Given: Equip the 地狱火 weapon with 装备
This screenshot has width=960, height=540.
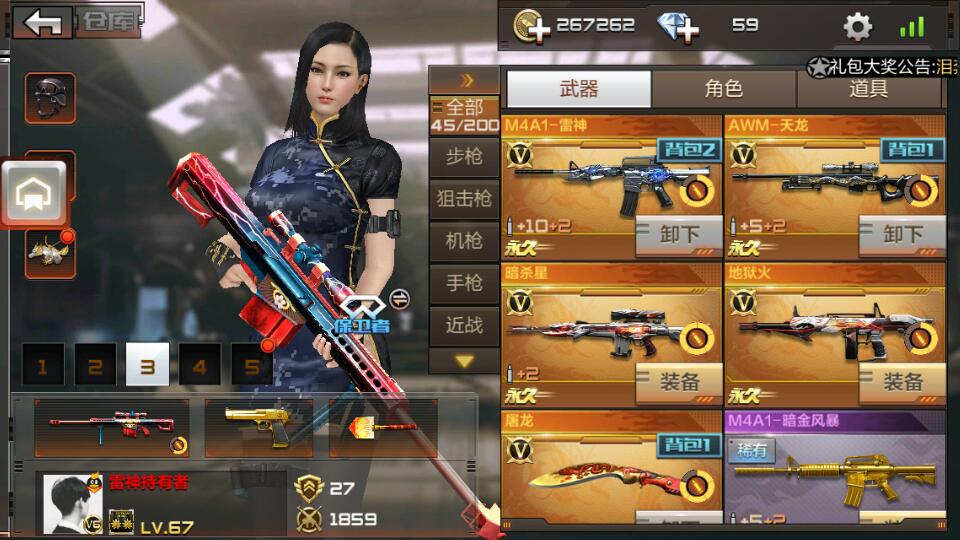Looking at the screenshot, I should tap(903, 381).
